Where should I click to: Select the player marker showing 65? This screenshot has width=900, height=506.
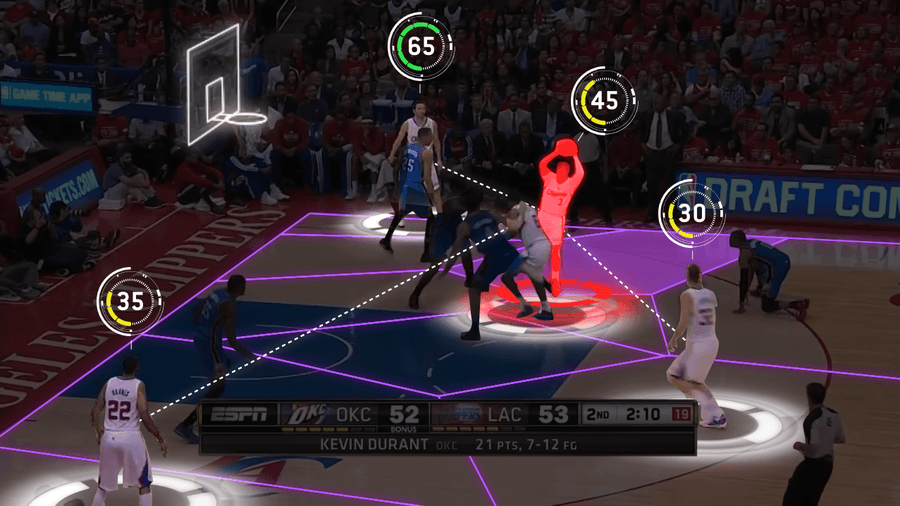421,46
